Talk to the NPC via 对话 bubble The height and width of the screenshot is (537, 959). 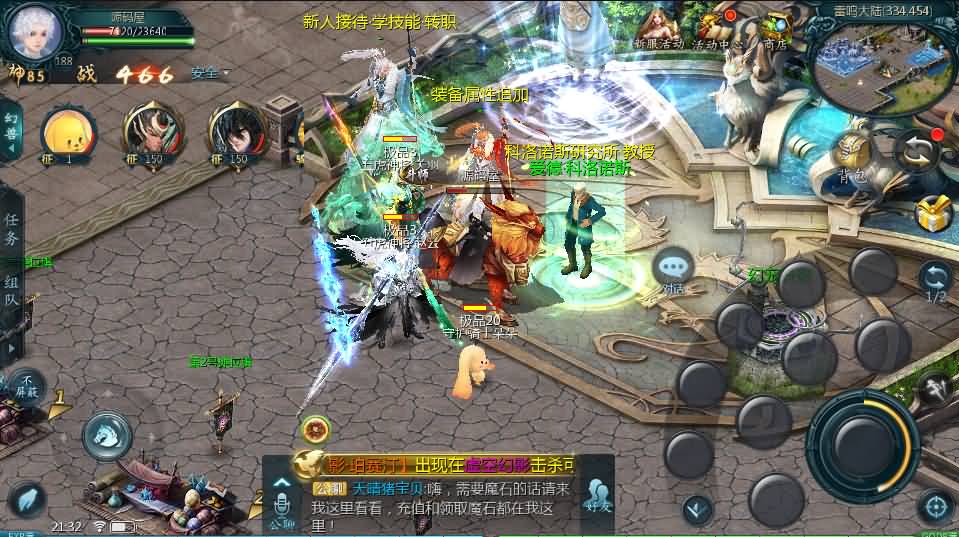point(674,270)
